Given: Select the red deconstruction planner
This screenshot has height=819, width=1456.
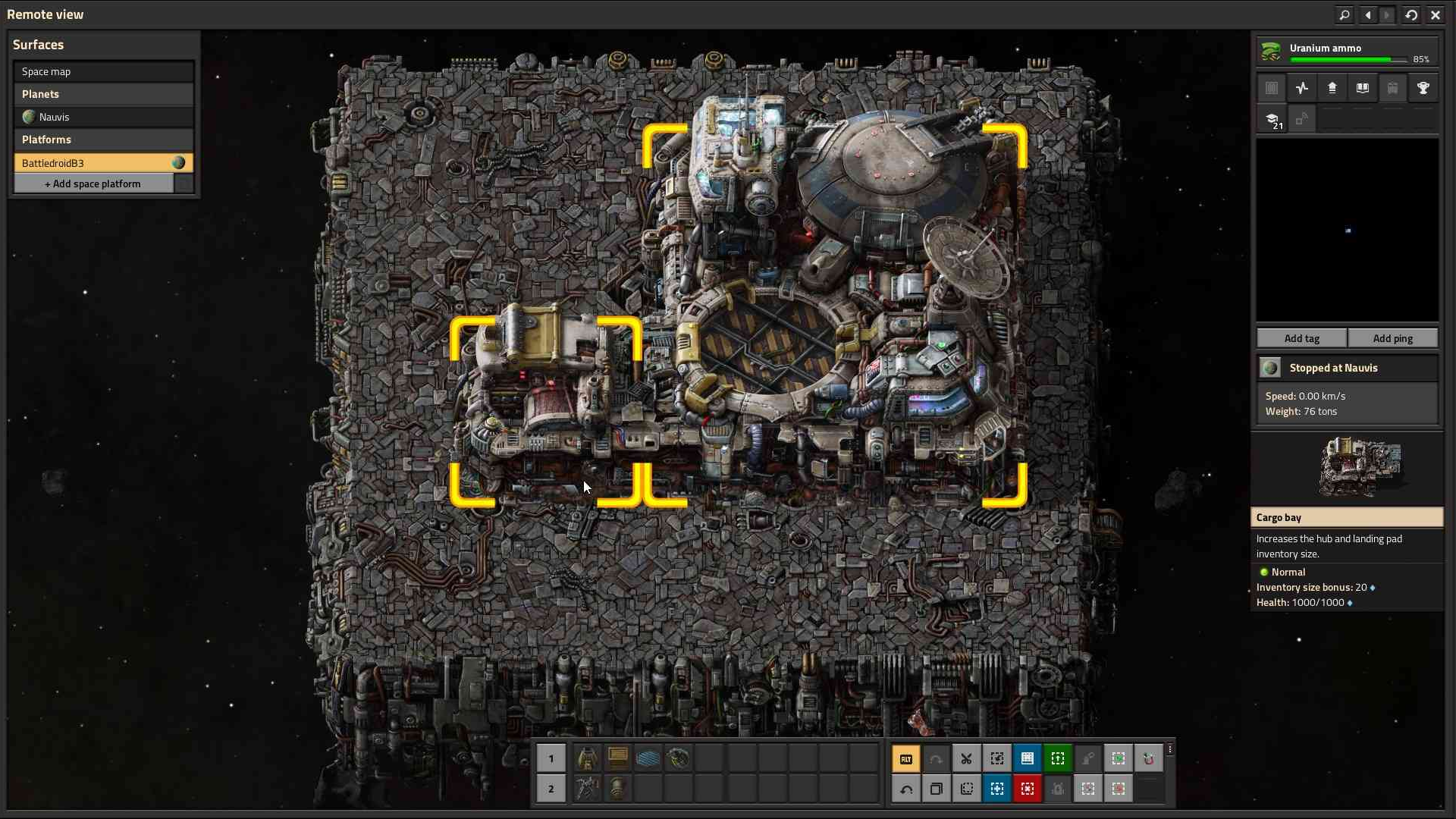Looking at the screenshot, I should [1028, 789].
